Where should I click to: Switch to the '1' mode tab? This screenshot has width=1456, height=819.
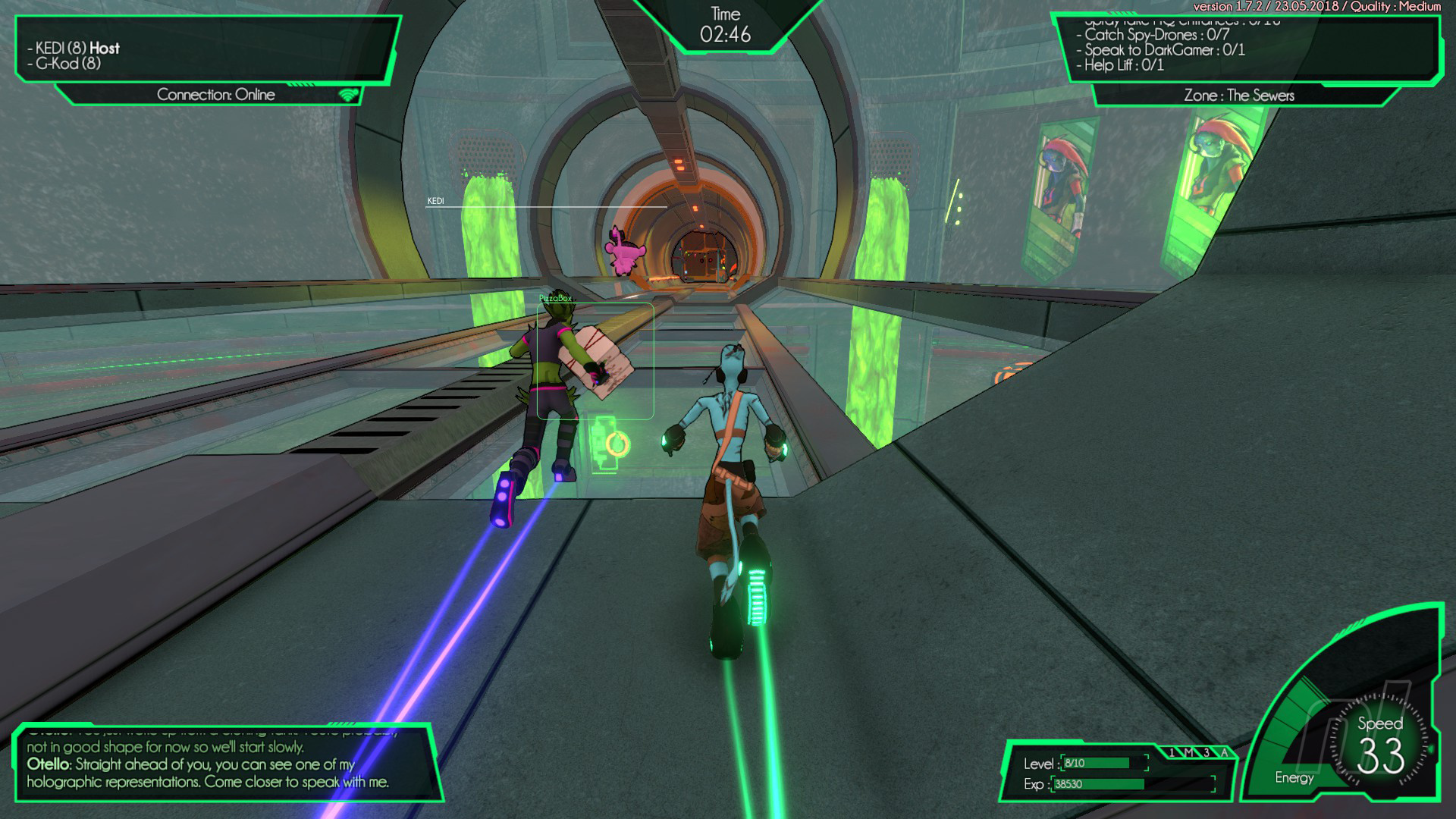tap(1172, 752)
